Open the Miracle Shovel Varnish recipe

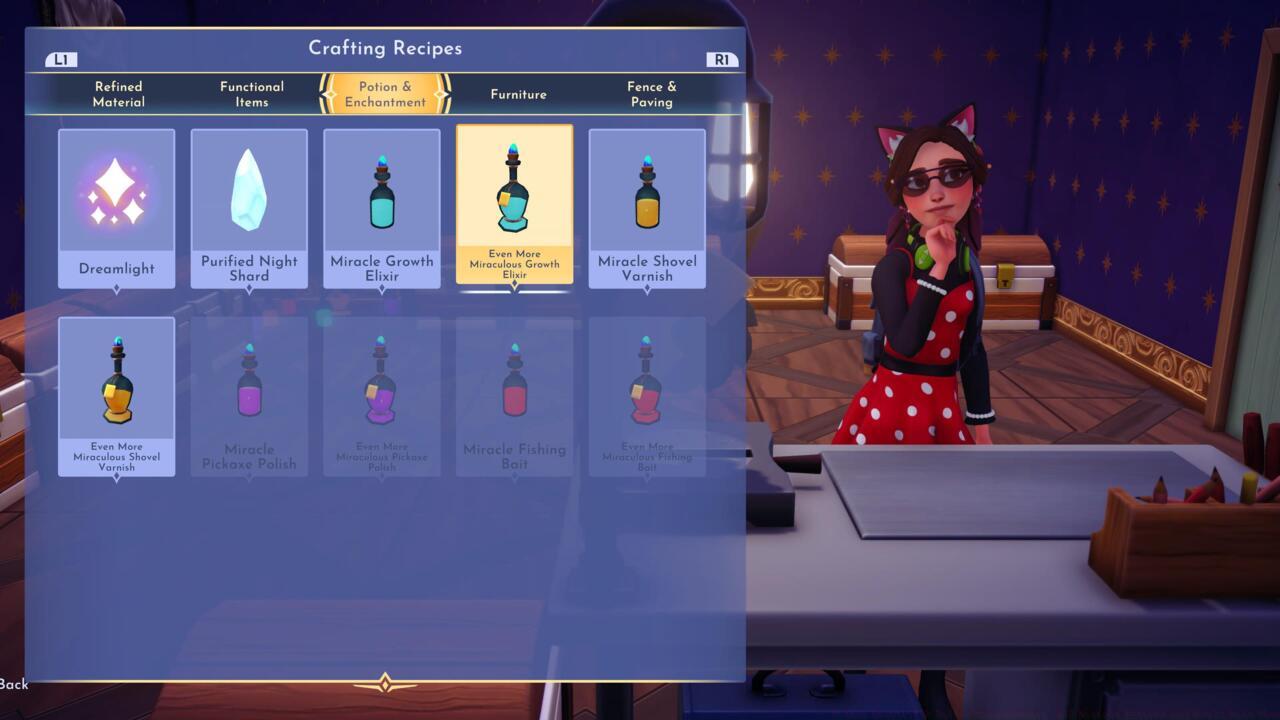pos(647,208)
